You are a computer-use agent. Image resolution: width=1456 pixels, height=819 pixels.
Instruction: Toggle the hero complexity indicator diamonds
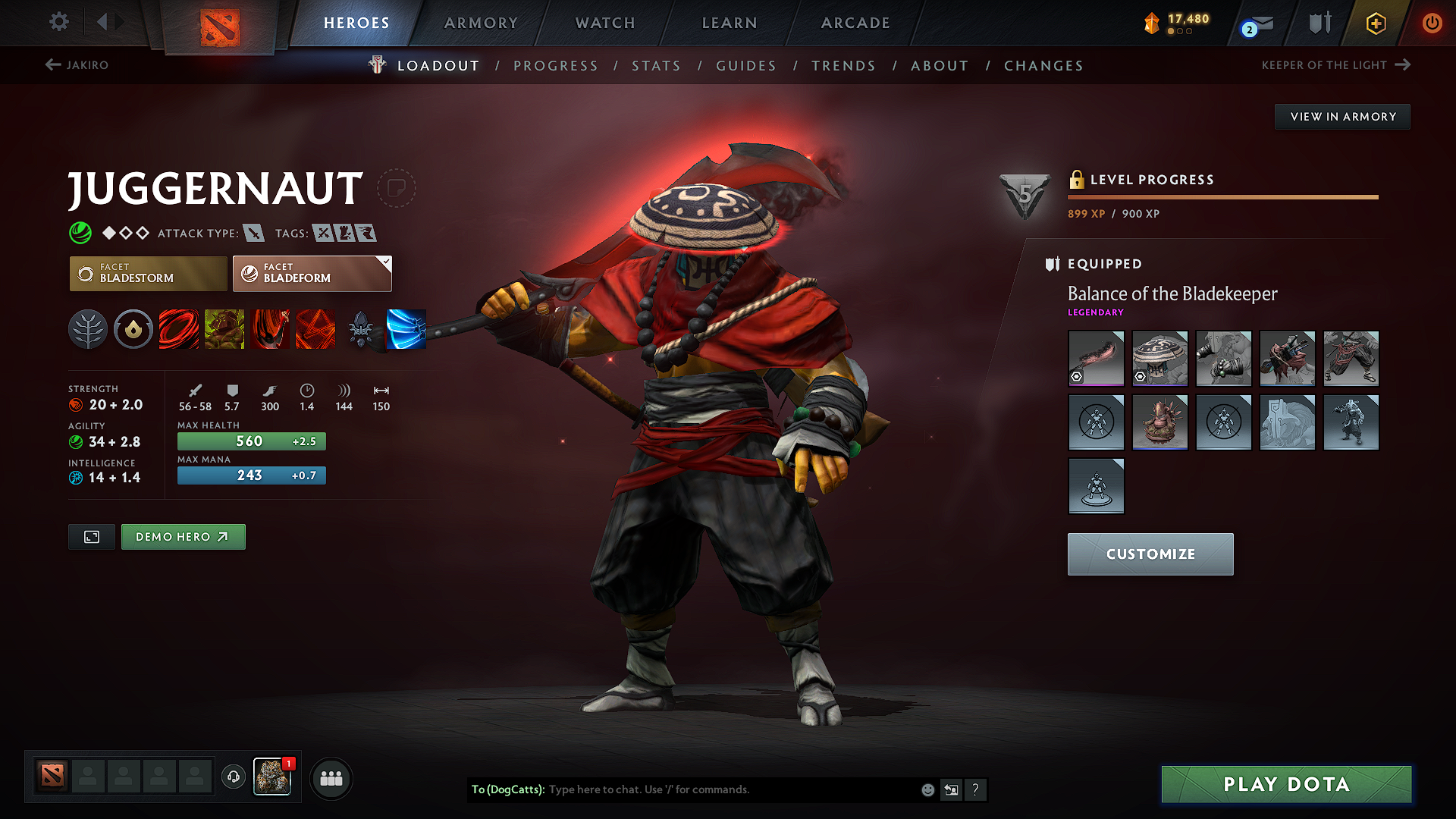tap(125, 233)
